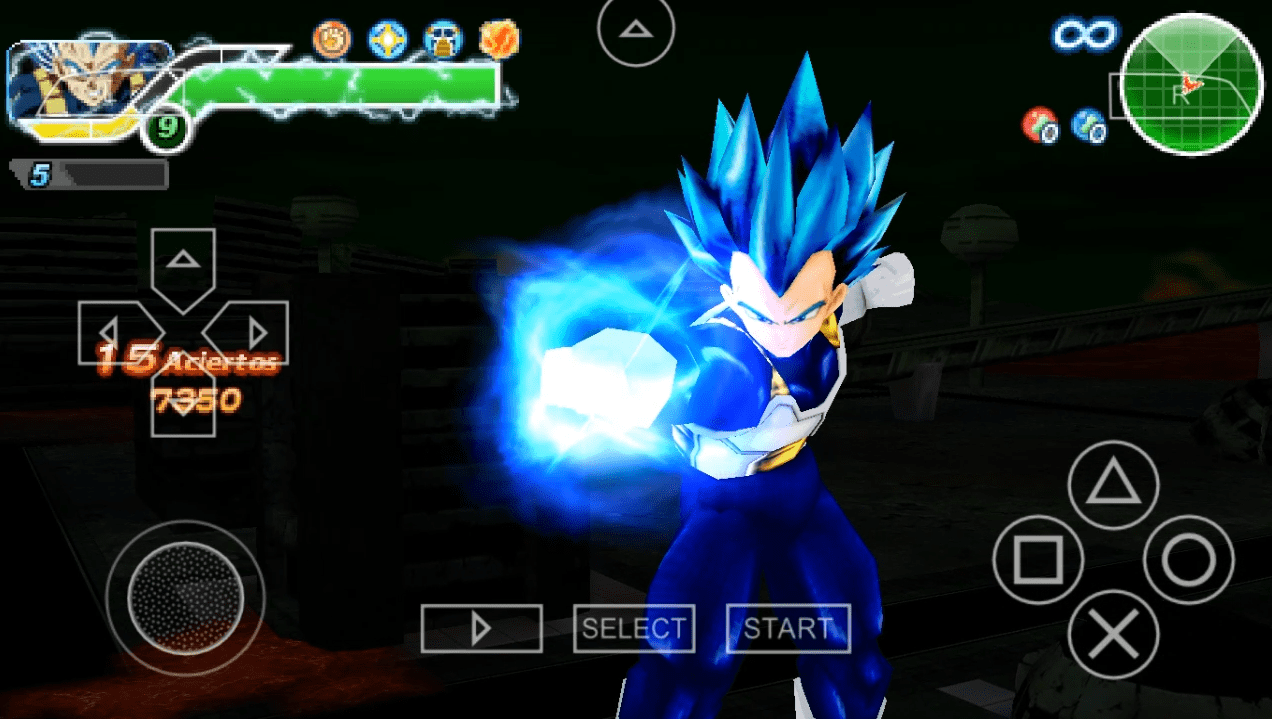The image size is (1272, 719).
Task: Tap the on-screen START button
Action: 788,628
